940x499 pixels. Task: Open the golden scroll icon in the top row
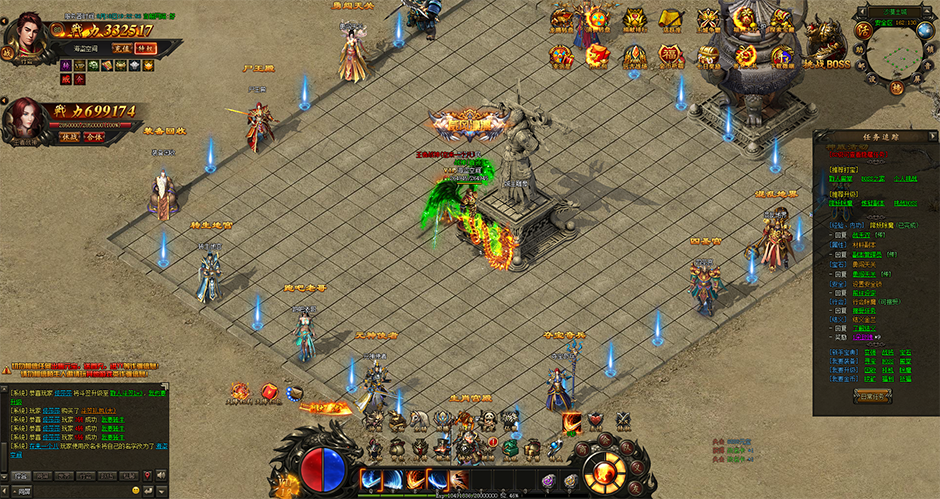(671, 19)
